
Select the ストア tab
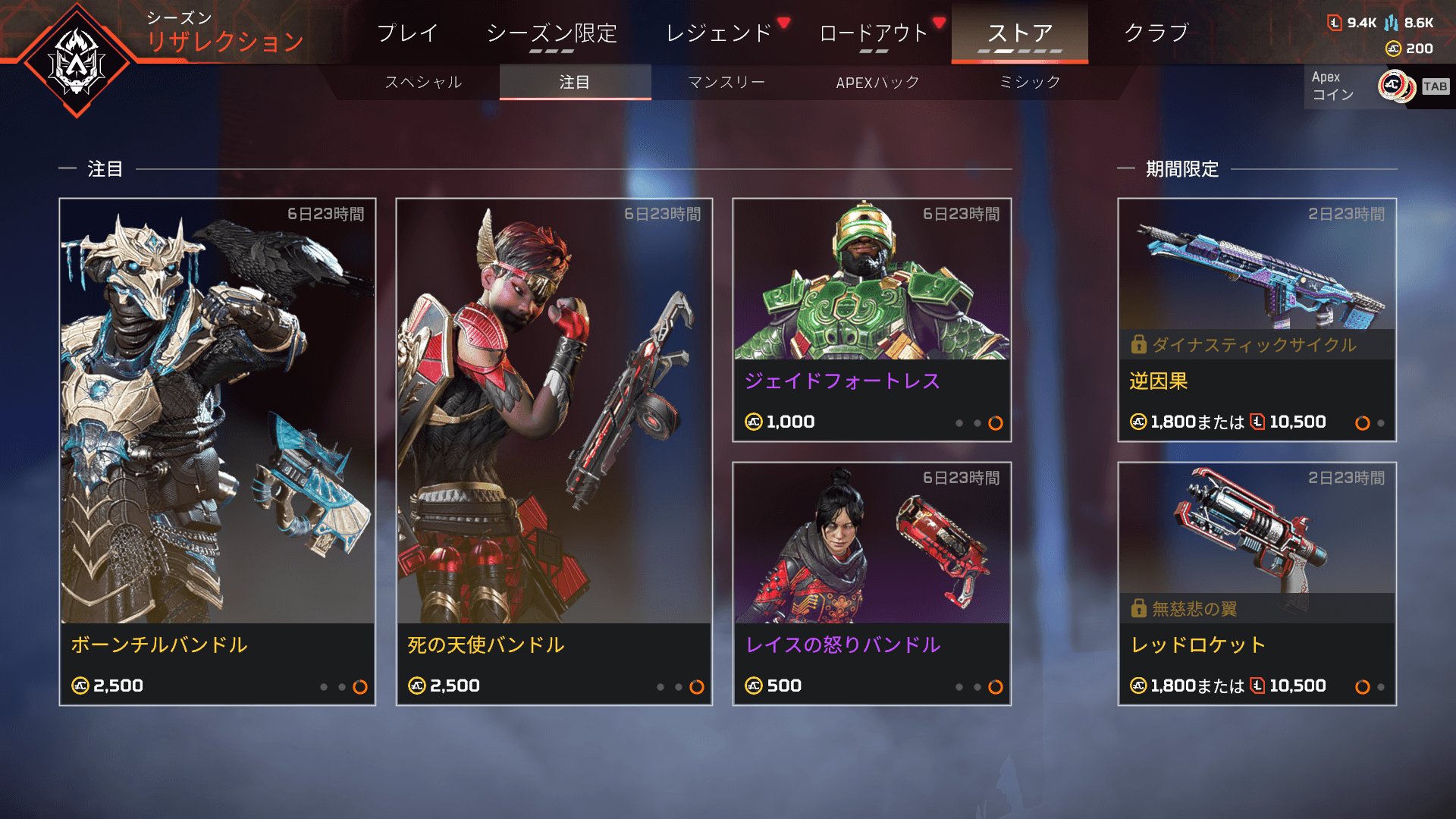click(1019, 33)
